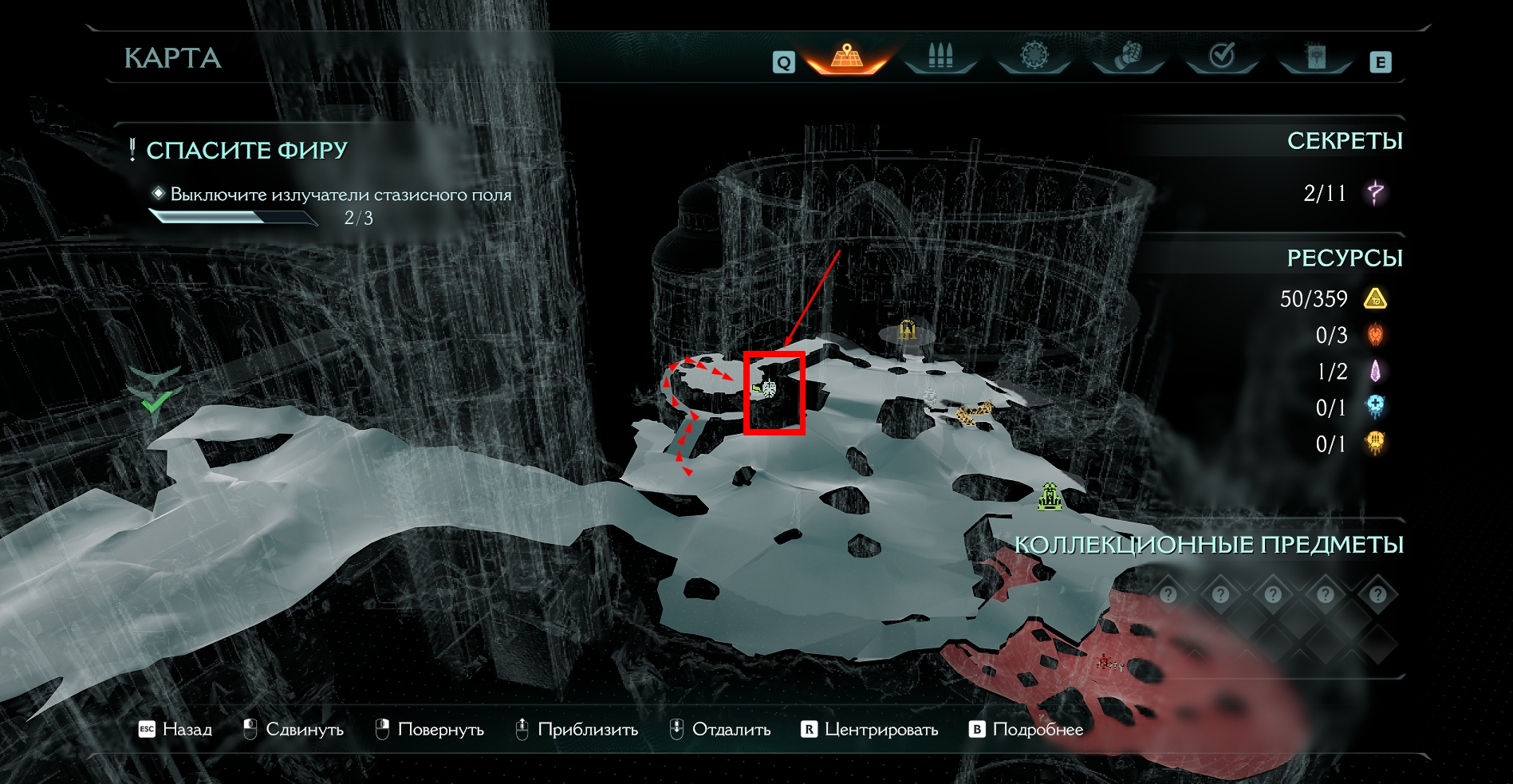
Task: Click the Подробнее details option
Action: click(1026, 729)
